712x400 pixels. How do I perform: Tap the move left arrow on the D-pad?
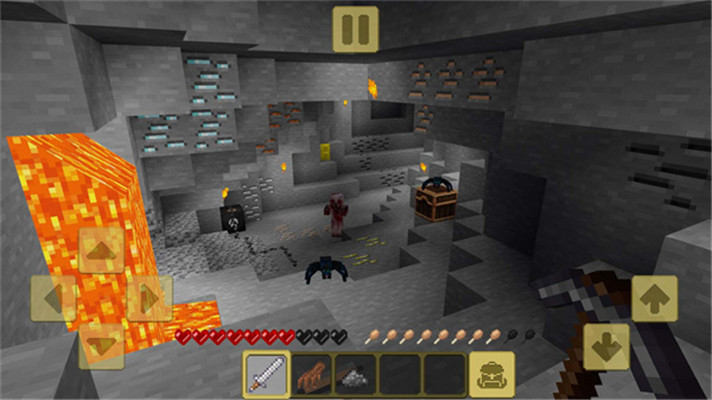point(54,298)
